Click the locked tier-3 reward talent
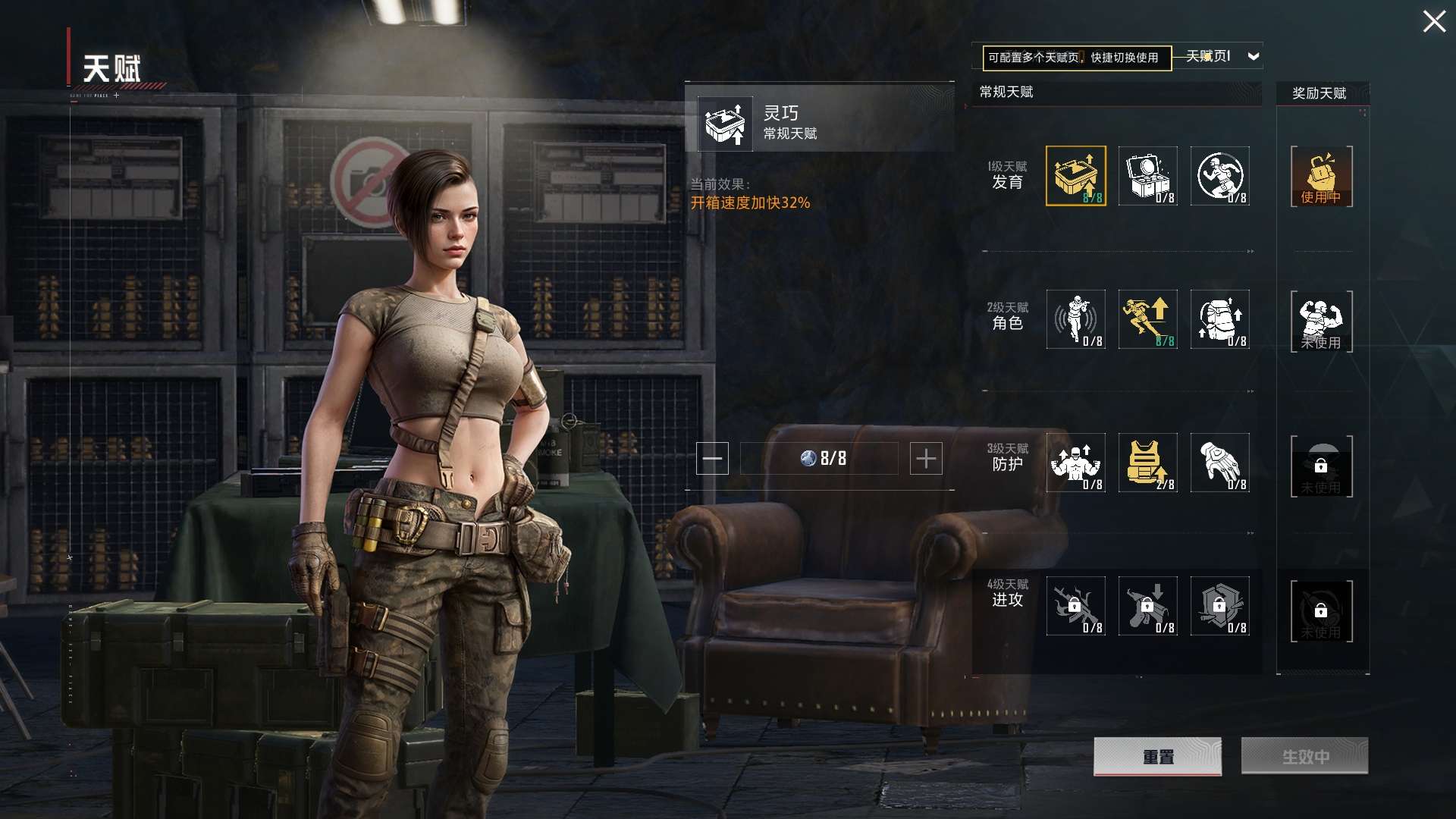 point(1321,466)
